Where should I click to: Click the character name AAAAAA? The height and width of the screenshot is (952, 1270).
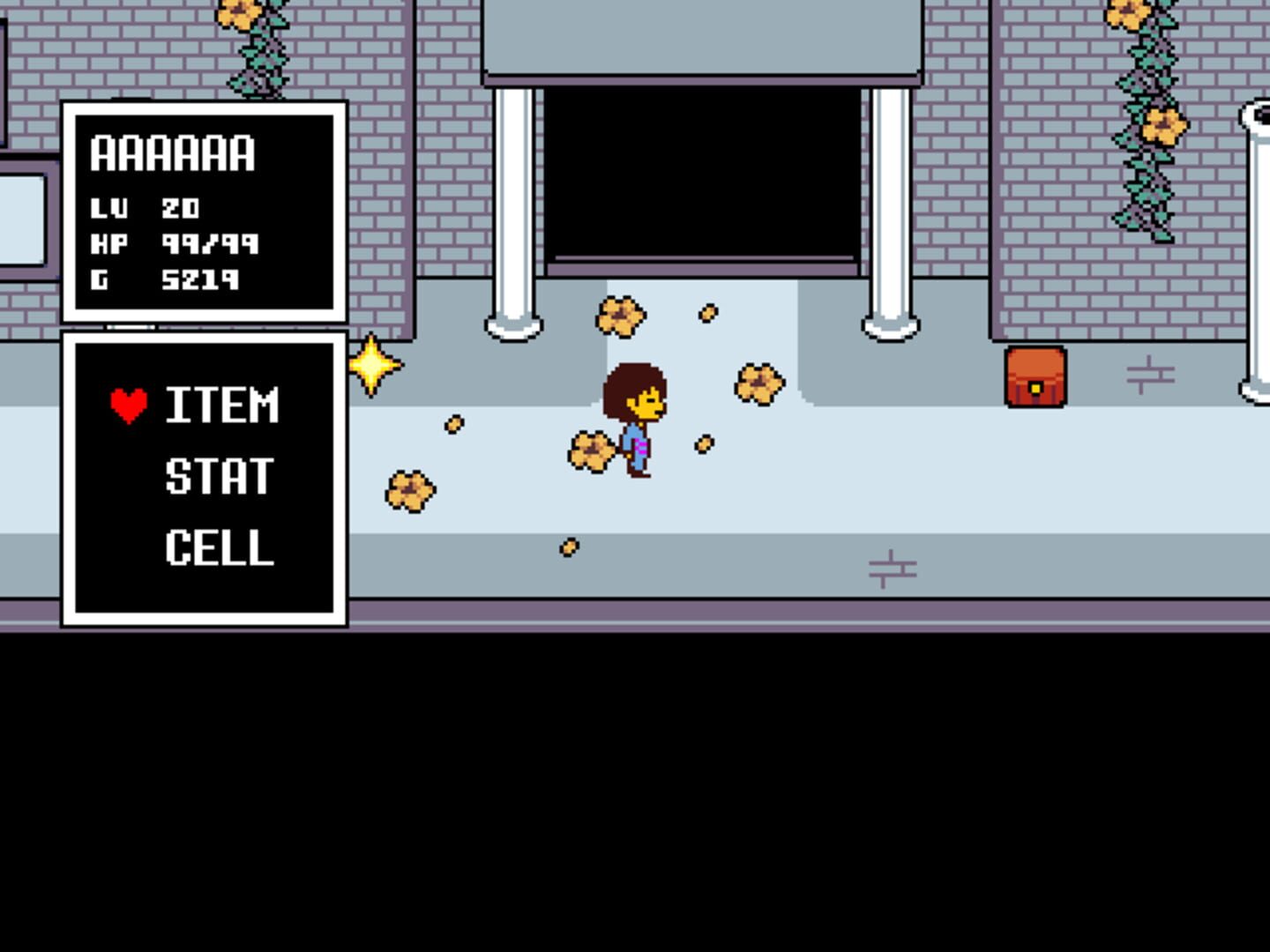point(173,154)
